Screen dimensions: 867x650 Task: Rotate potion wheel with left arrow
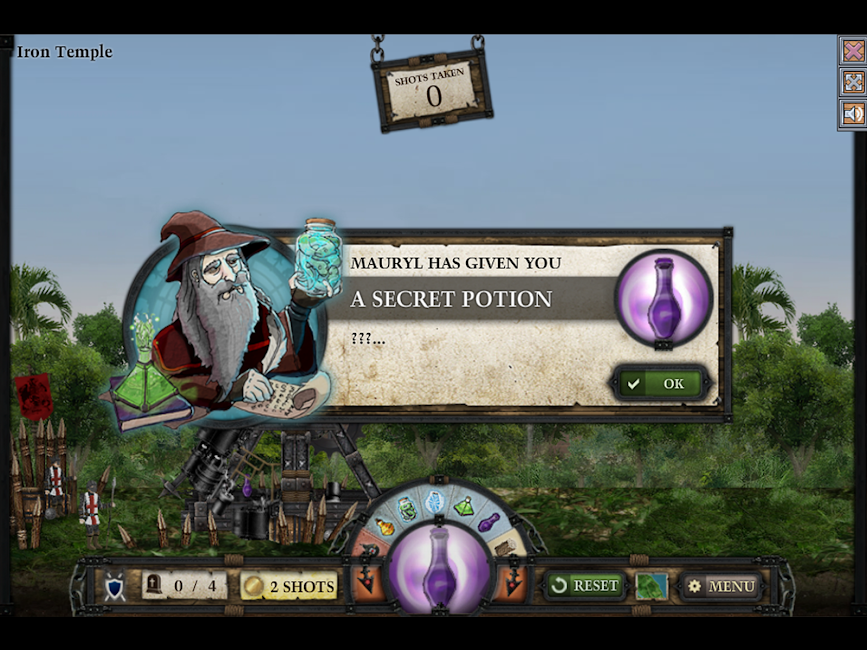click(x=368, y=580)
